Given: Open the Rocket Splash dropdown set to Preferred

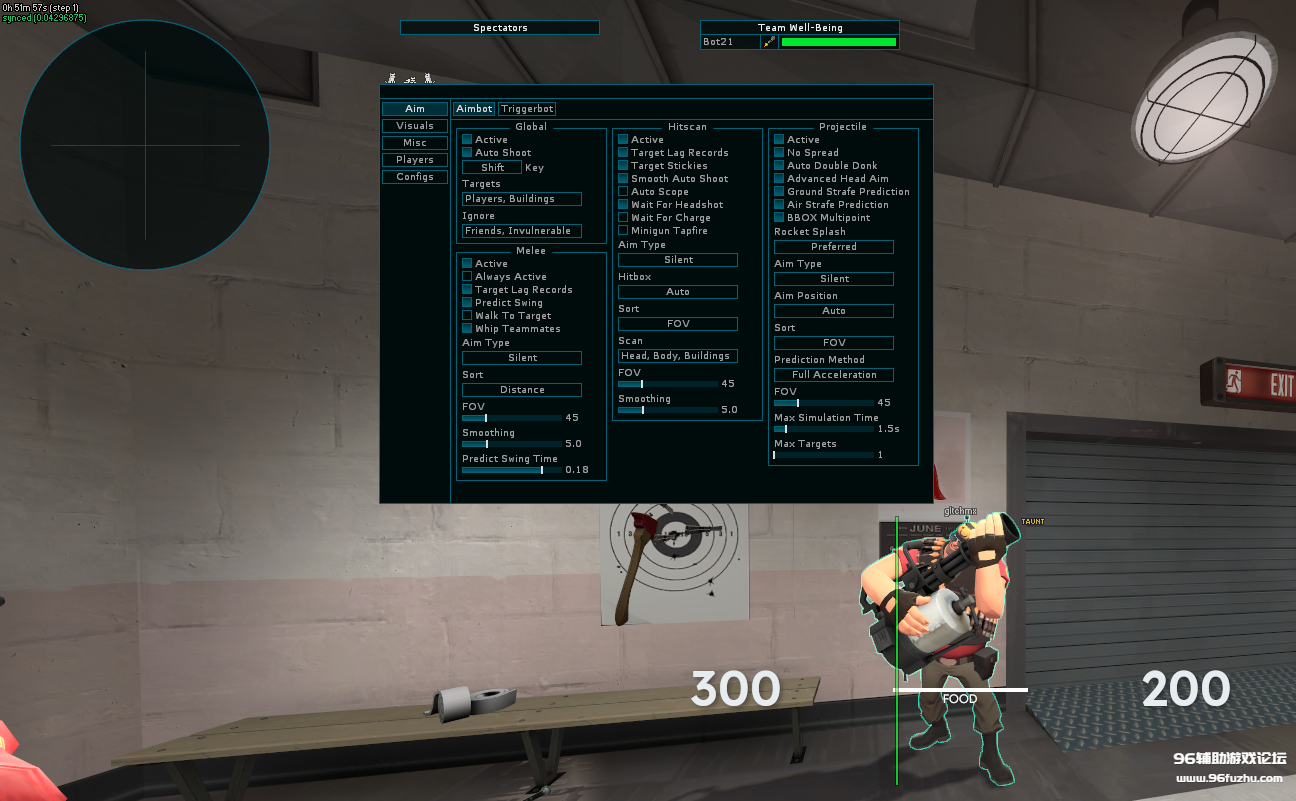Looking at the screenshot, I should pos(834,247).
